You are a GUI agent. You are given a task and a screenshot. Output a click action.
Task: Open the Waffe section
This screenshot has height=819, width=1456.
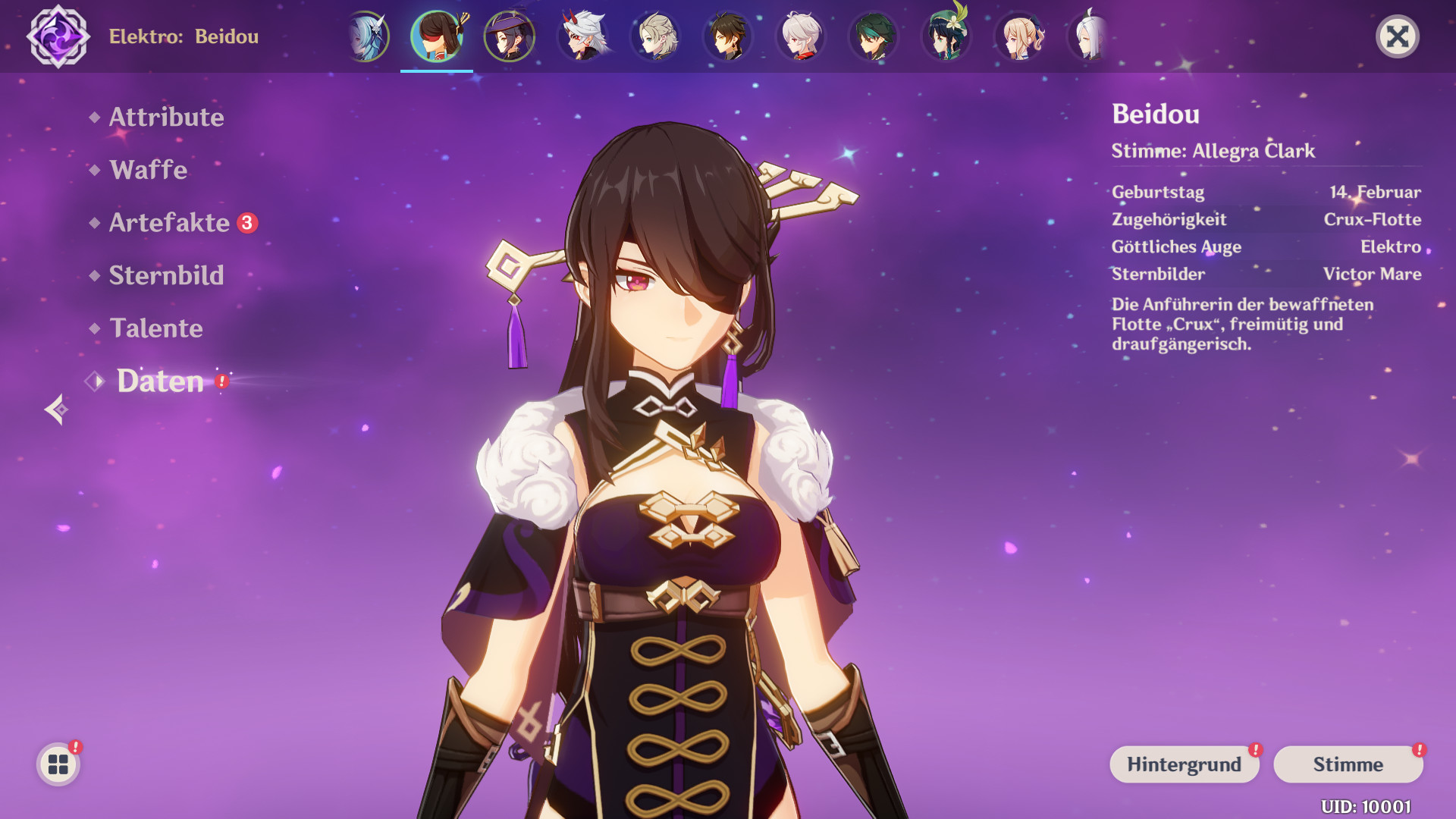pyautogui.click(x=148, y=170)
